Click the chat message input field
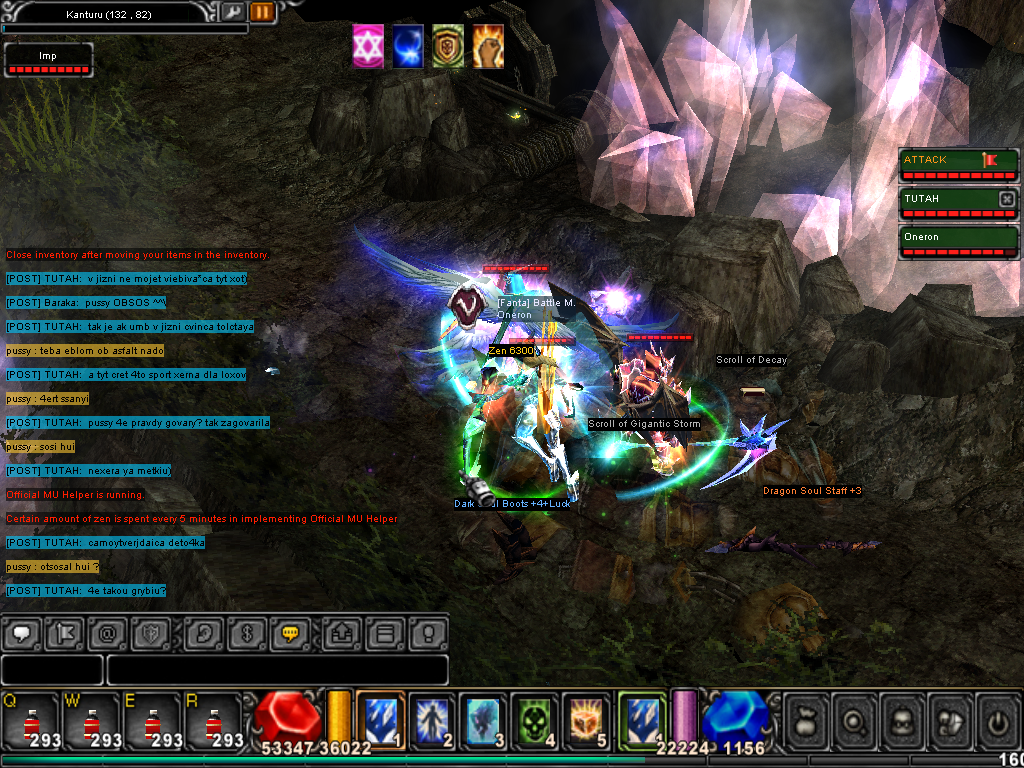This screenshot has width=1024, height=768. tap(277, 670)
